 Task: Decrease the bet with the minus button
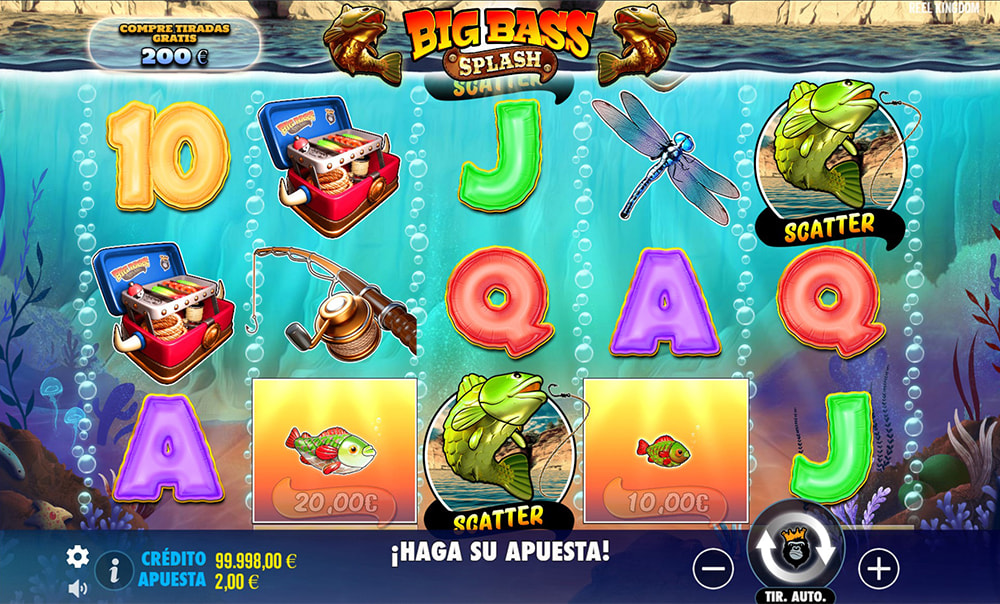(x=713, y=569)
